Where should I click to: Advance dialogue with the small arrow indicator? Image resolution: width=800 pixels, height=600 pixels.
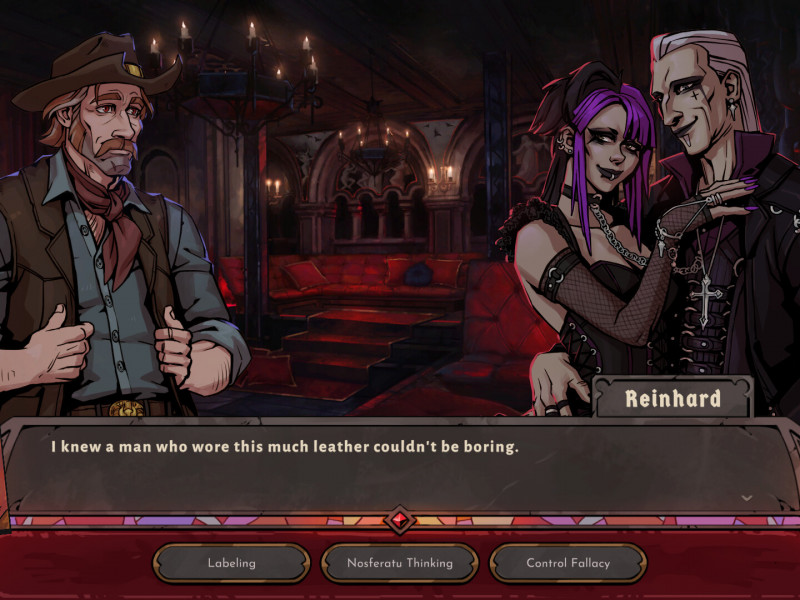[x=746, y=497]
